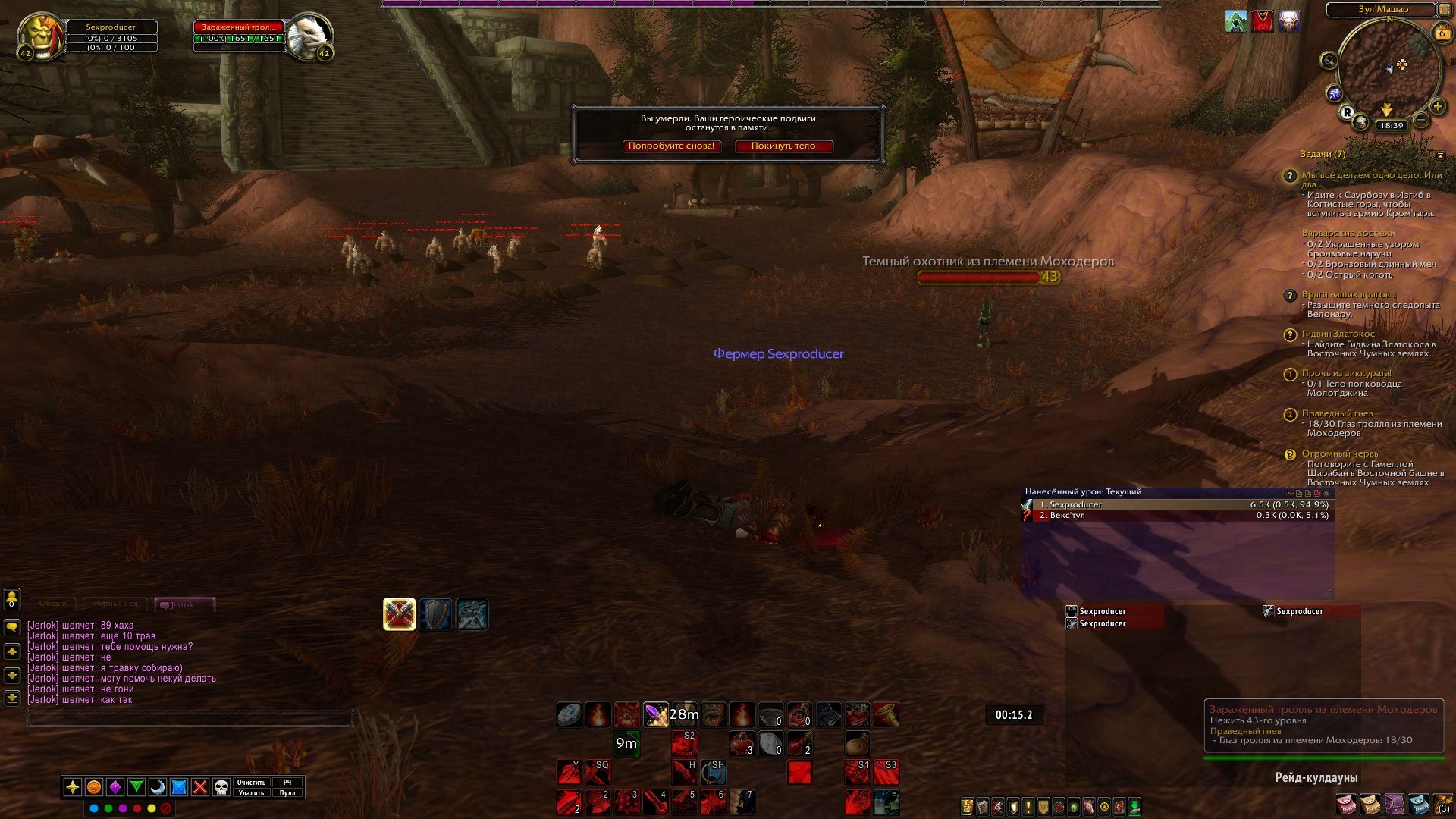The height and width of the screenshot is (819, 1456).
Task: Select the crossed weapons battle stance icon
Action: coord(399,614)
